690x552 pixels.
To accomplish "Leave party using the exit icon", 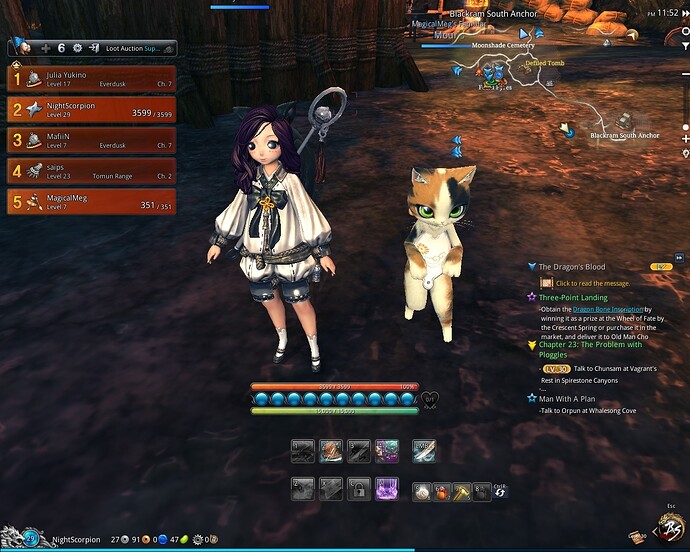I will (x=93, y=48).
